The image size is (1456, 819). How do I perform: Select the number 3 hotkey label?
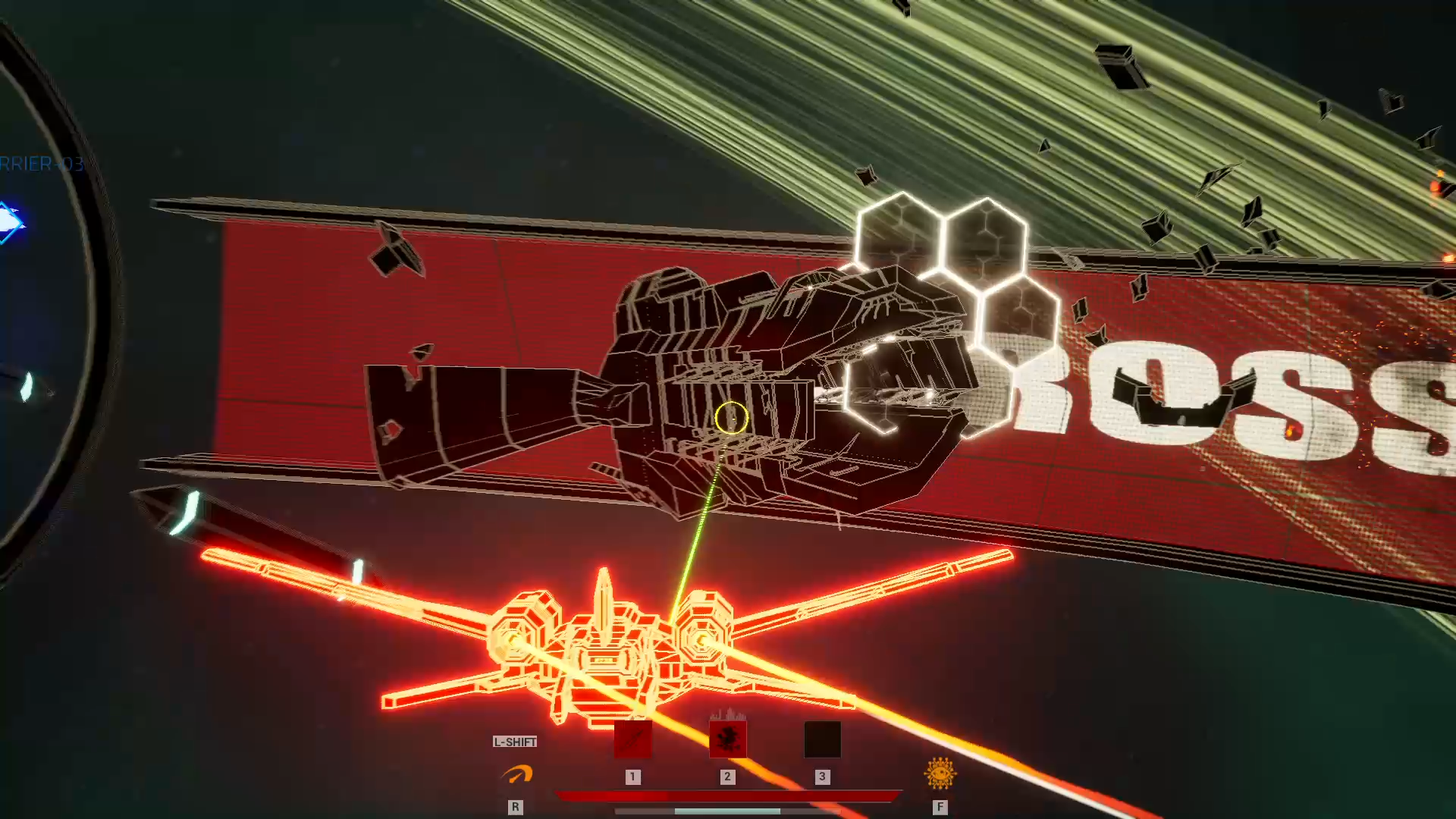pos(822,777)
